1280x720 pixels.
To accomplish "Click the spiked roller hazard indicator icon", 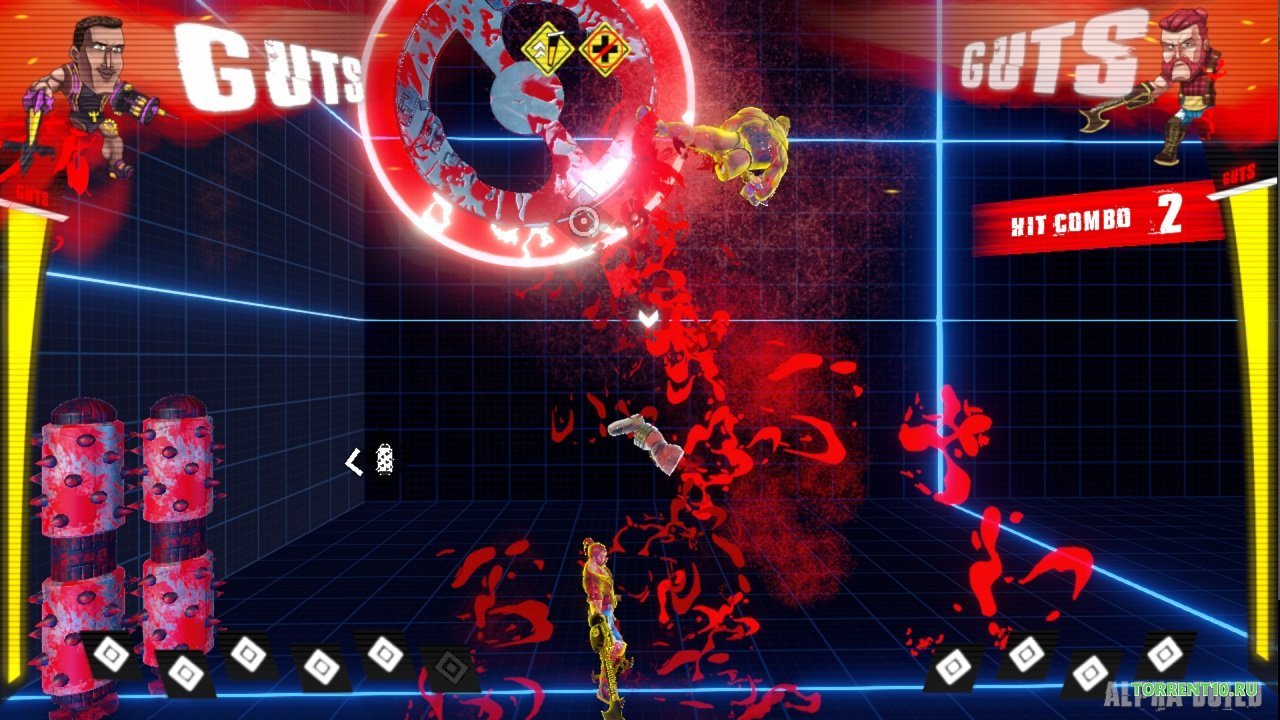I will (384, 460).
